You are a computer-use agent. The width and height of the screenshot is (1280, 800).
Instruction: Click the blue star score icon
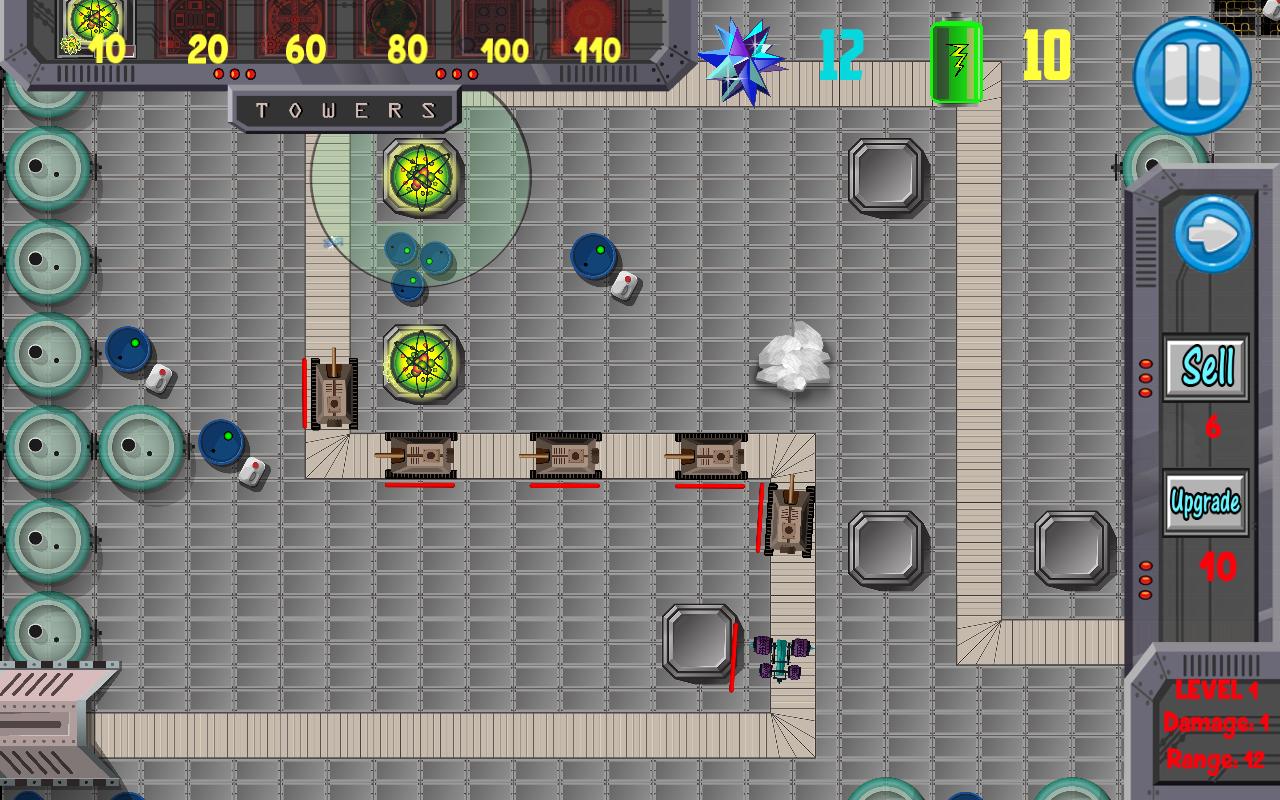pos(745,60)
